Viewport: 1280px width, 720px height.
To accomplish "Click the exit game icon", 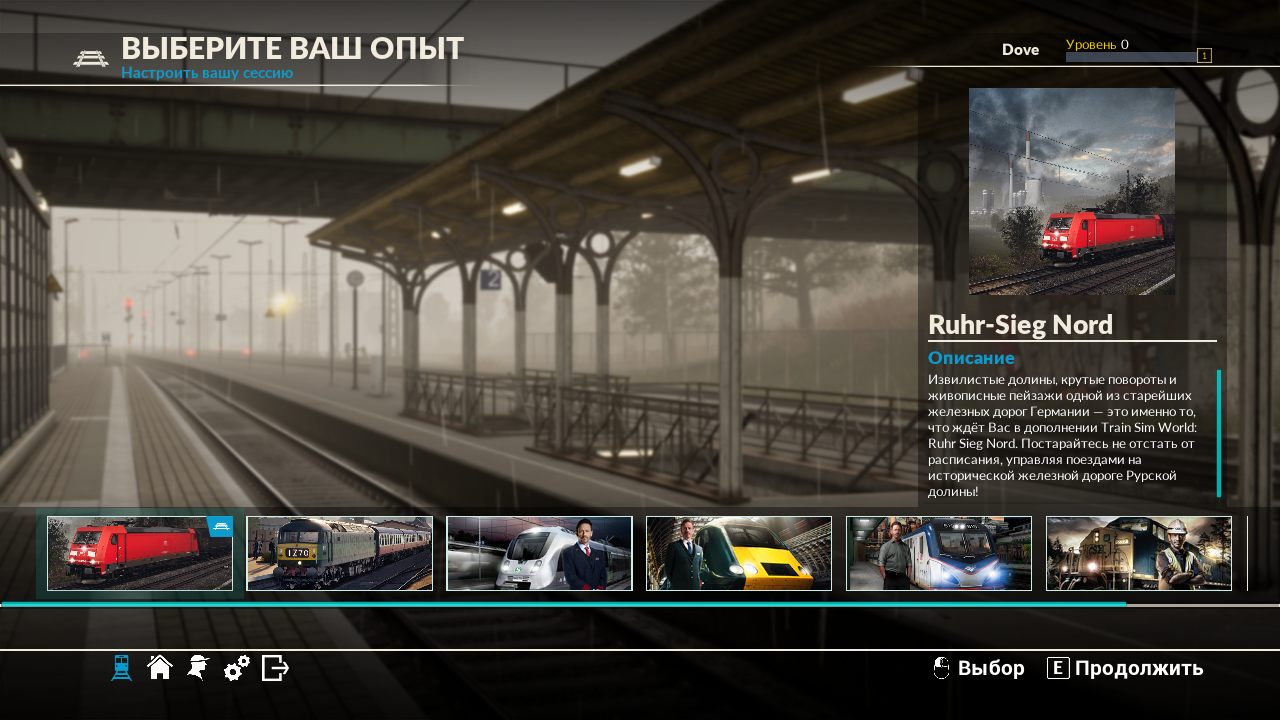I will (x=275, y=668).
